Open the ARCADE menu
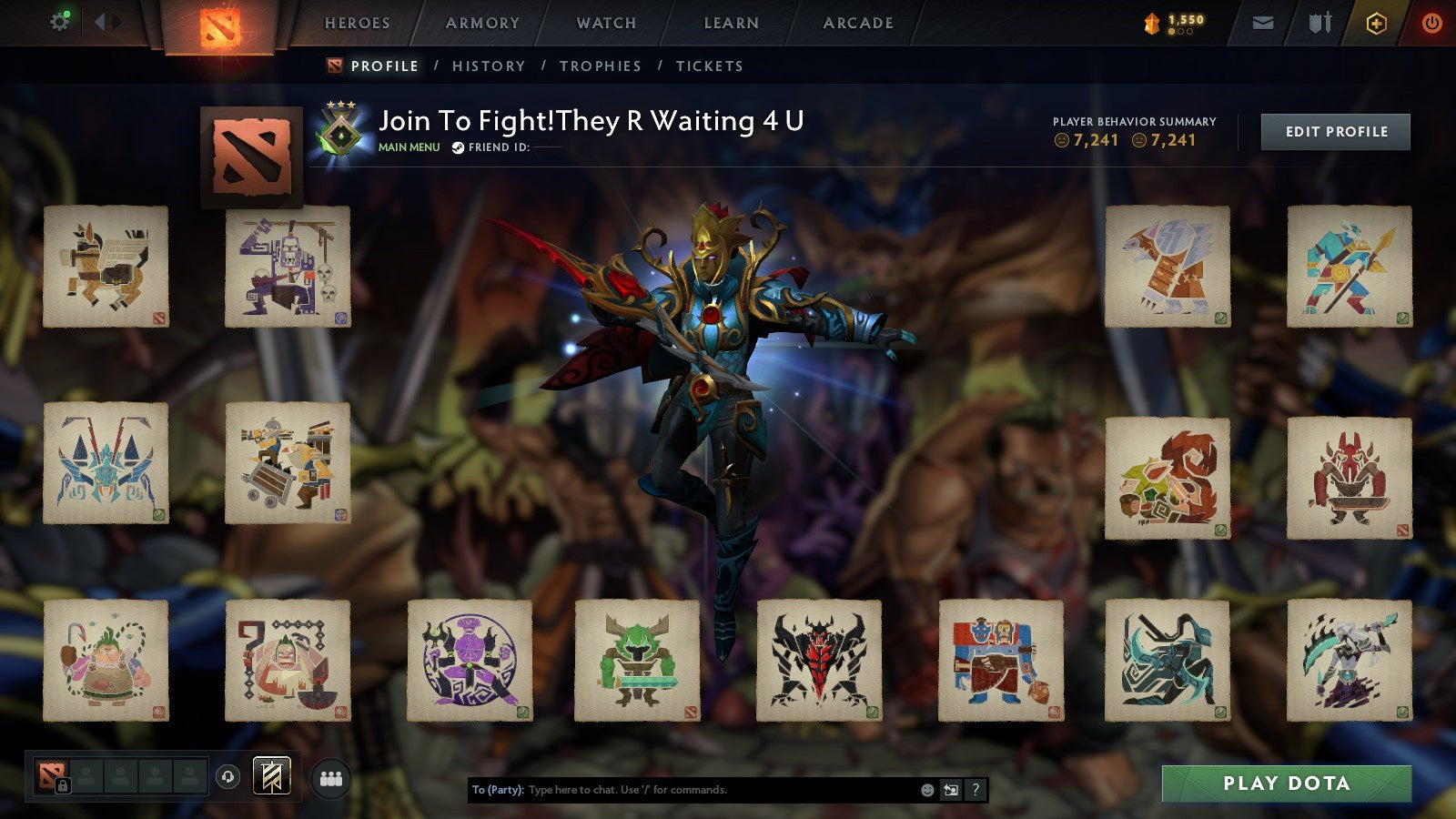 pos(857,24)
